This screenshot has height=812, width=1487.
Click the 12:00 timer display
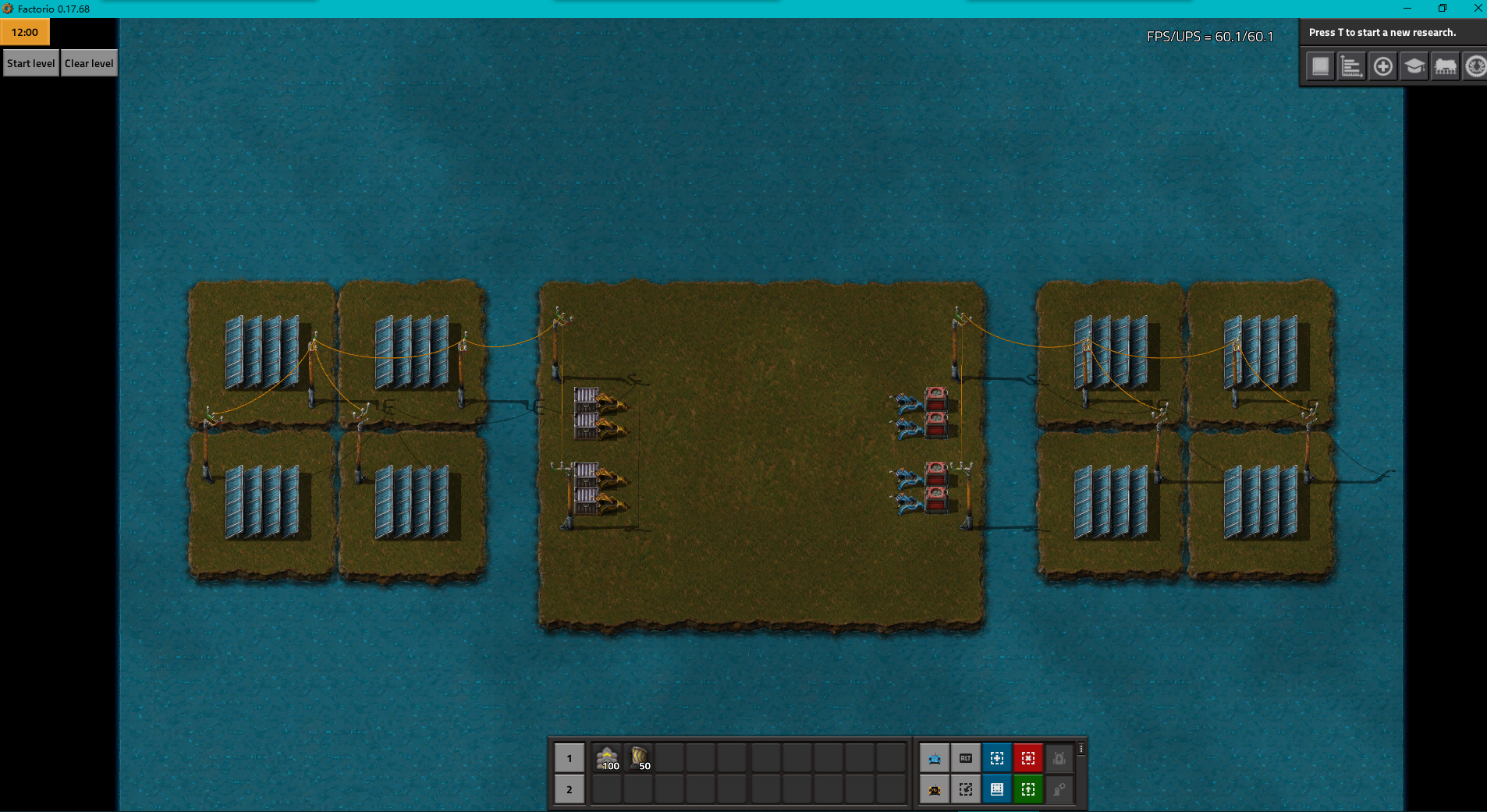coord(25,32)
